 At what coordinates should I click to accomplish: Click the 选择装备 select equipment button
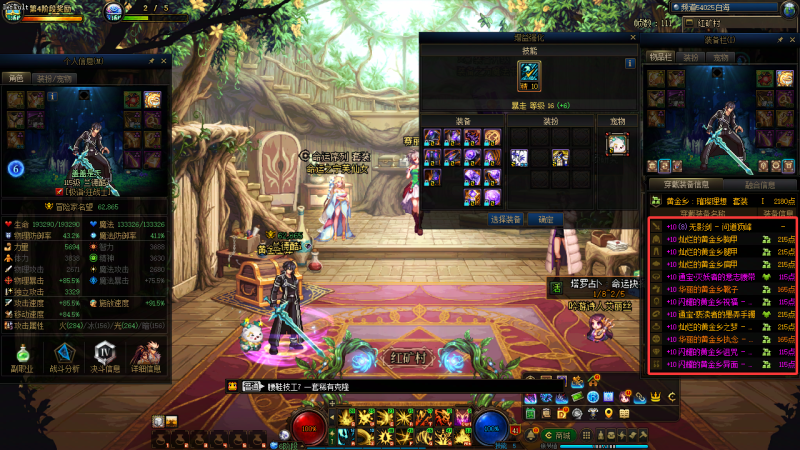(506, 218)
